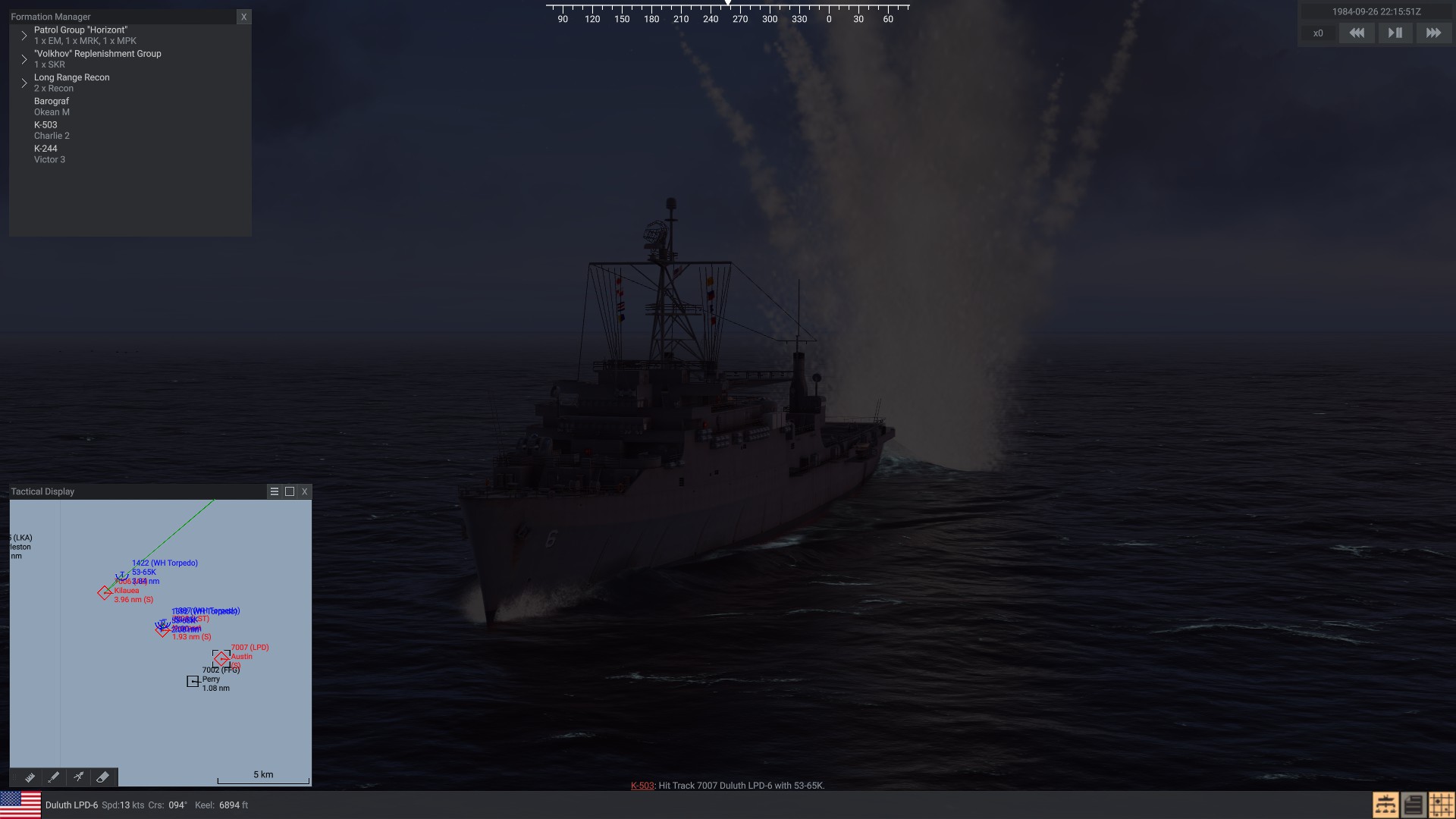
Task: Expand the "Volkhov" Replenishment Group
Action: 24,59
